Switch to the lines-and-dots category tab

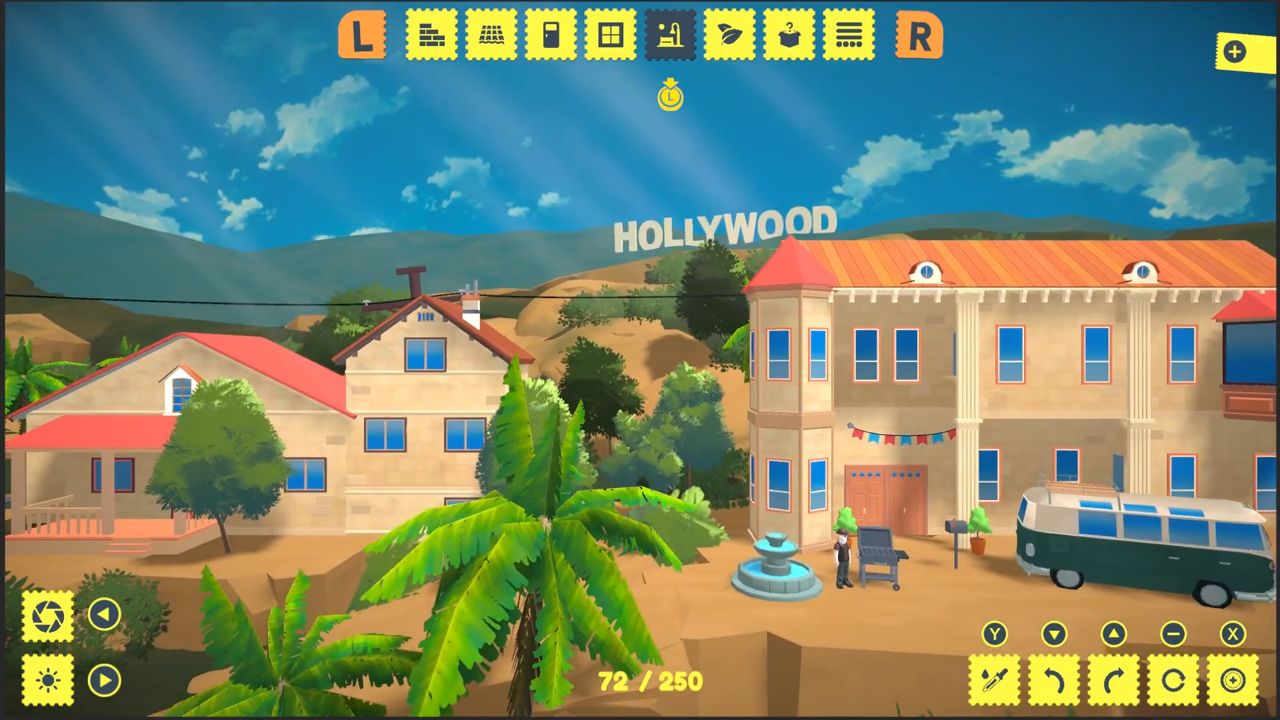click(x=849, y=35)
